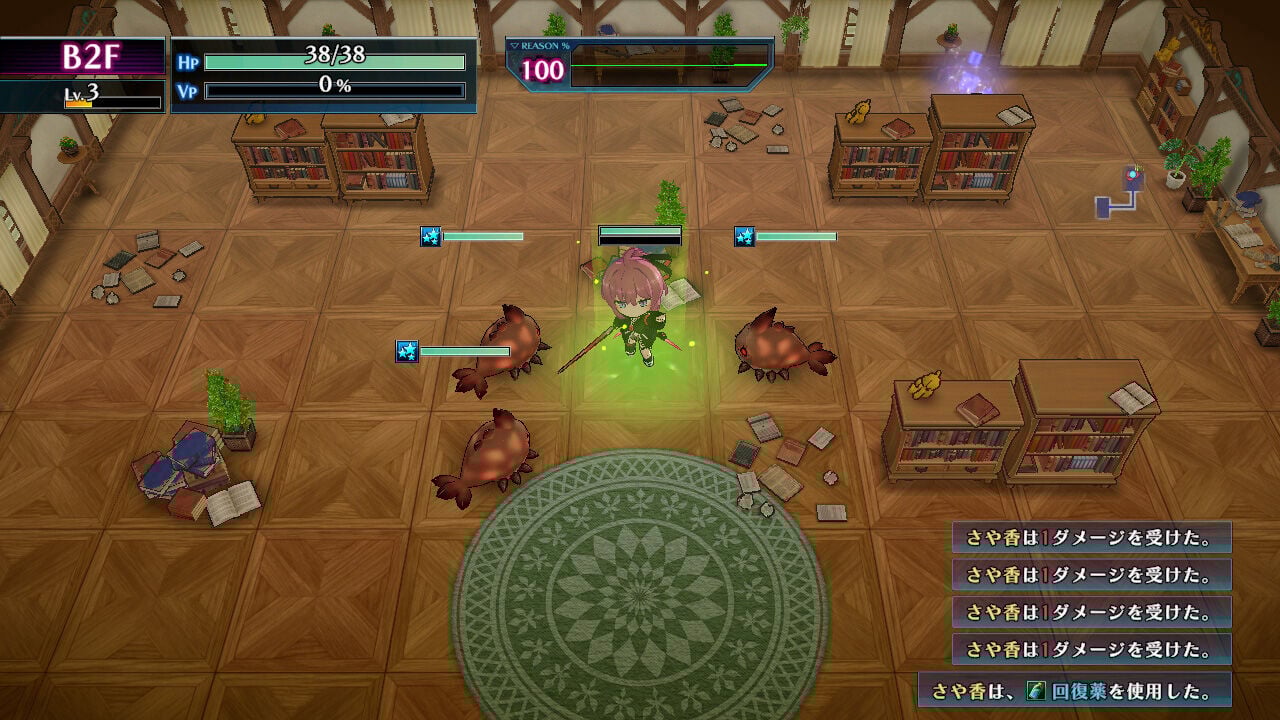Screen dimensions: 1280x720
Task: Click the VP label icon on the status panel
Action: click(188, 88)
